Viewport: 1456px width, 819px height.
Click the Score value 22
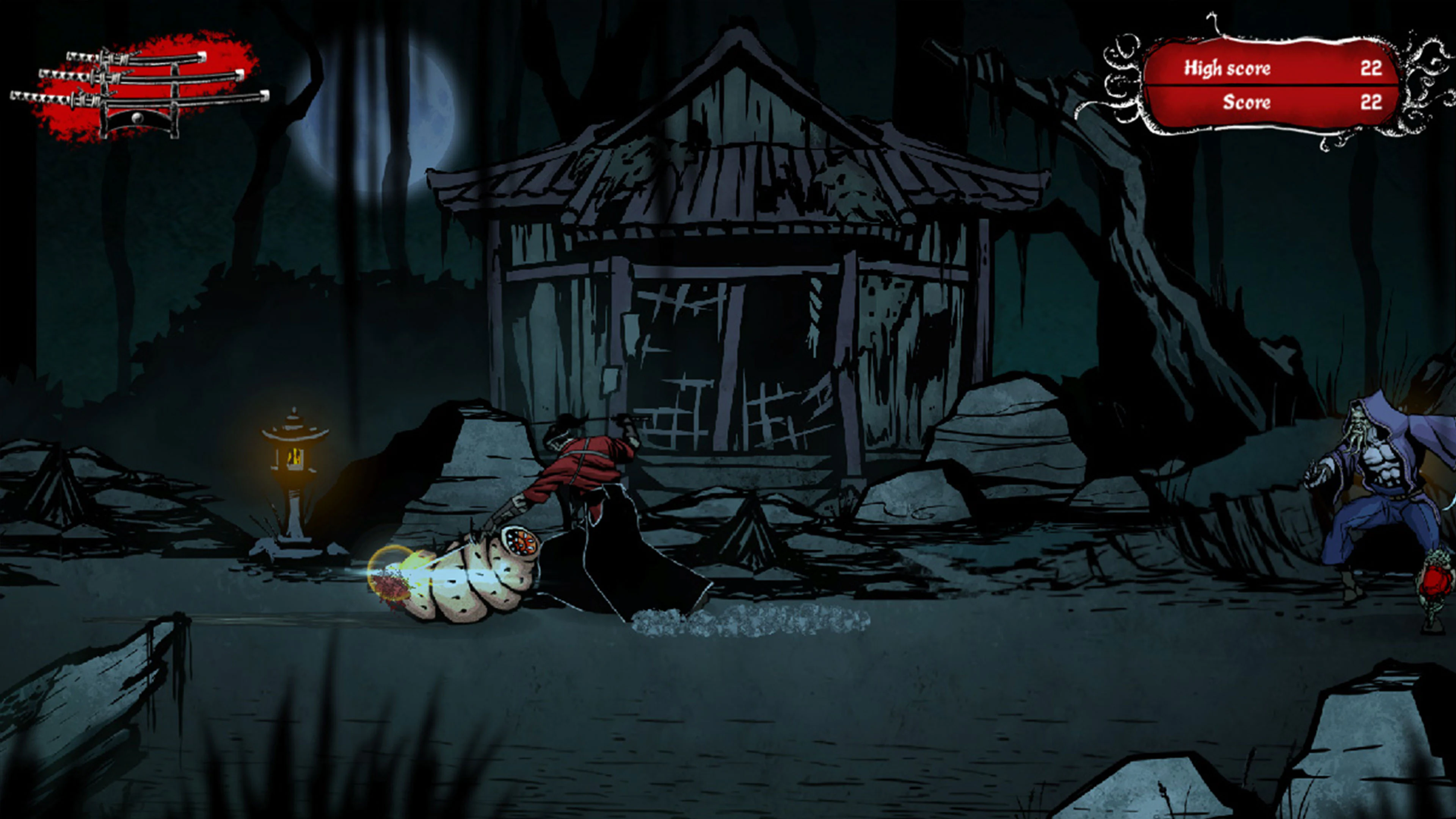(x=1372, y=104)
